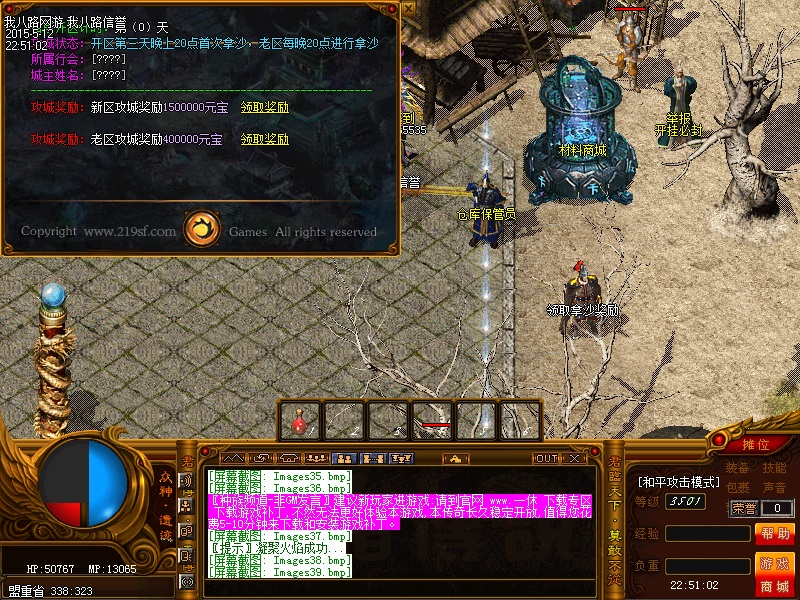Viewport: 800px width, 600px height.
Task: Click the round orange emblem button in the dialog
Action: pyautogui.click(x=203, y=229)
